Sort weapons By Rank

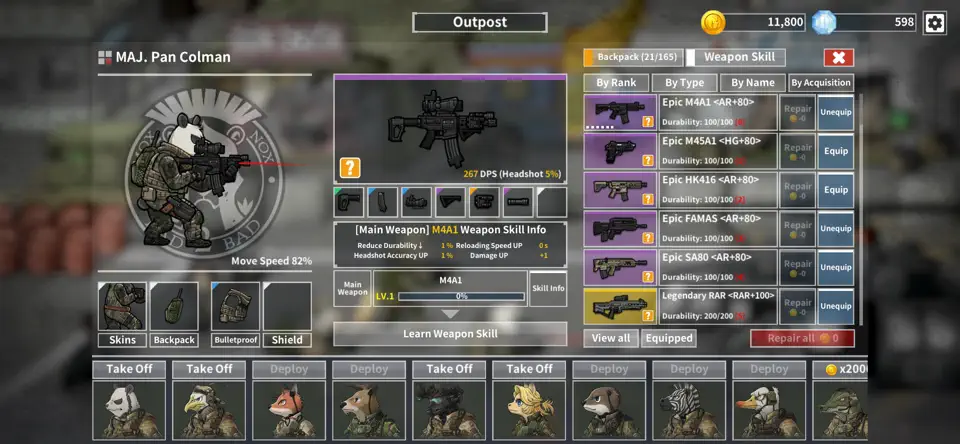pyautogui.click(x=616, y=83)
